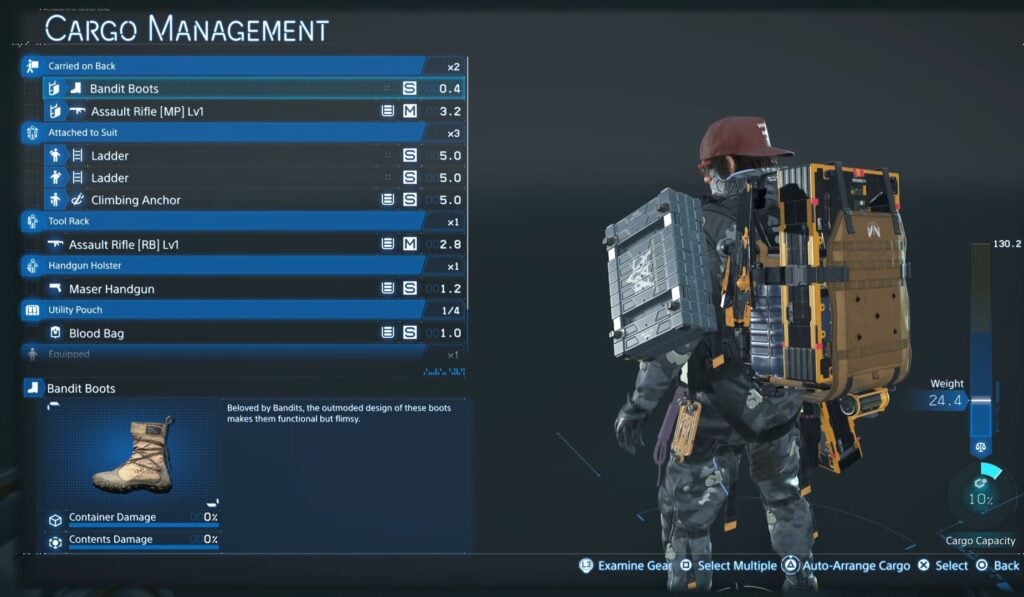Click the Handgun Holster category header

pos(243,267)
